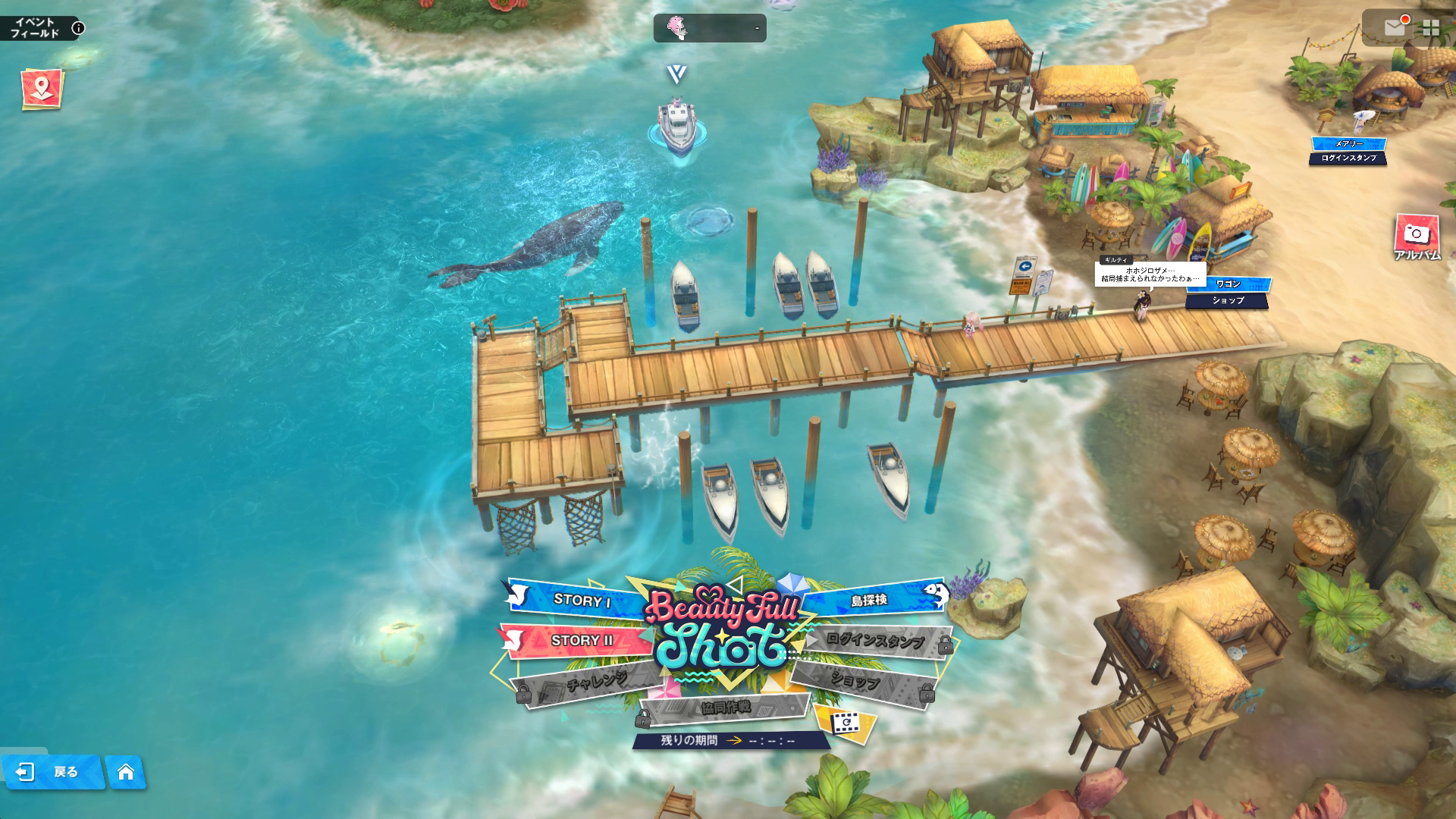Viewport: 1456px width, 819px height.
Task: Select the locked 協同作戦 (Co-op) entry
Action: (726, 708)
